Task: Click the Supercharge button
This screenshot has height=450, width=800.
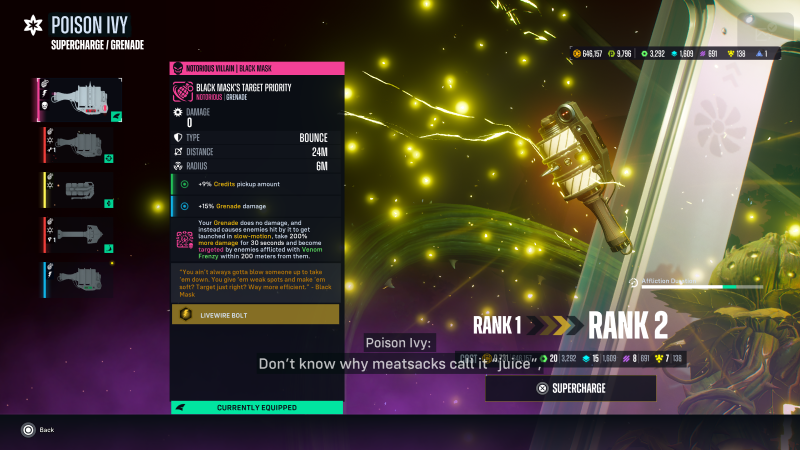Action: click(570, 388)
